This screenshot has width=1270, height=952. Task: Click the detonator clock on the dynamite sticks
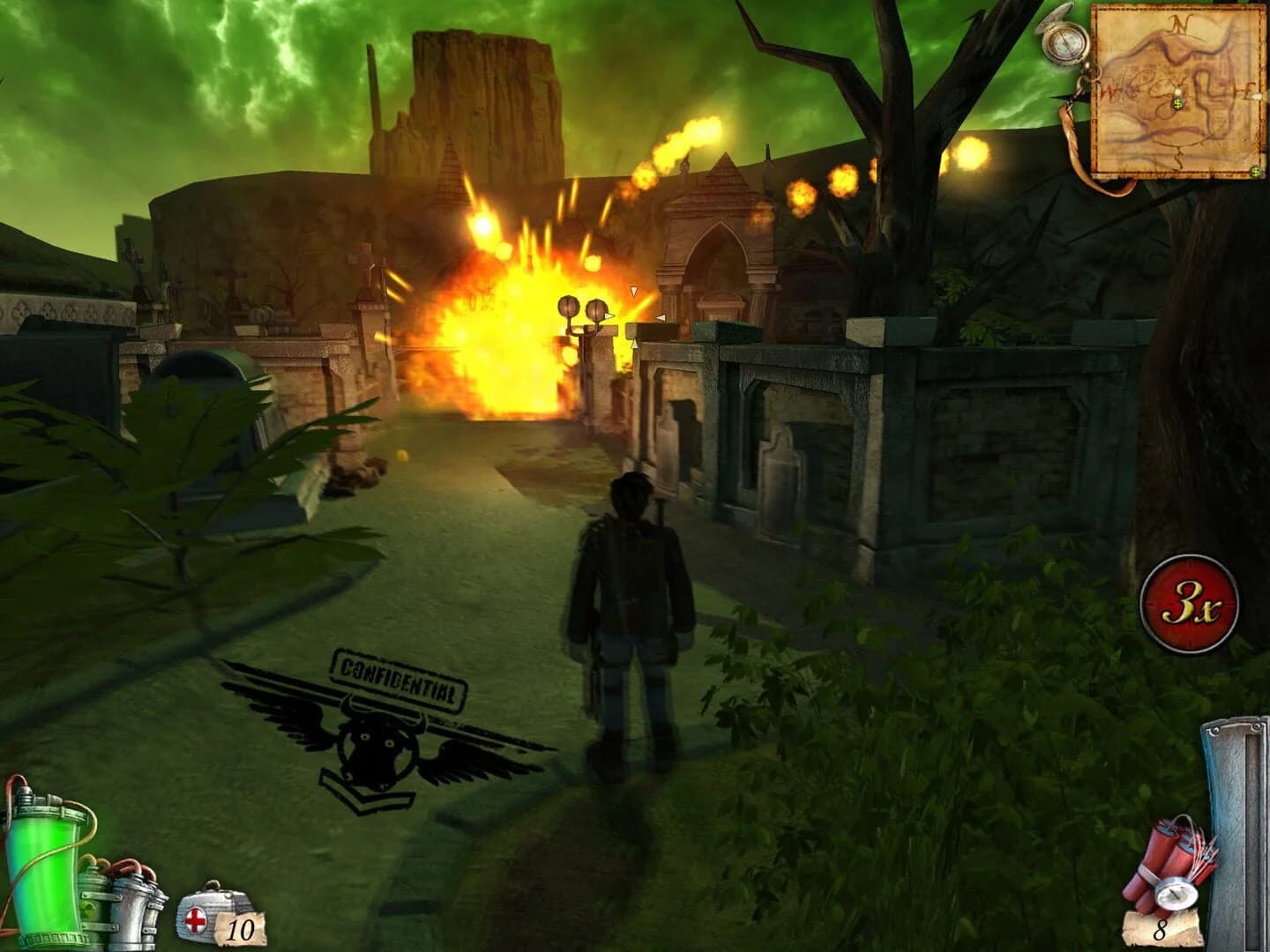click(1177, 893)
